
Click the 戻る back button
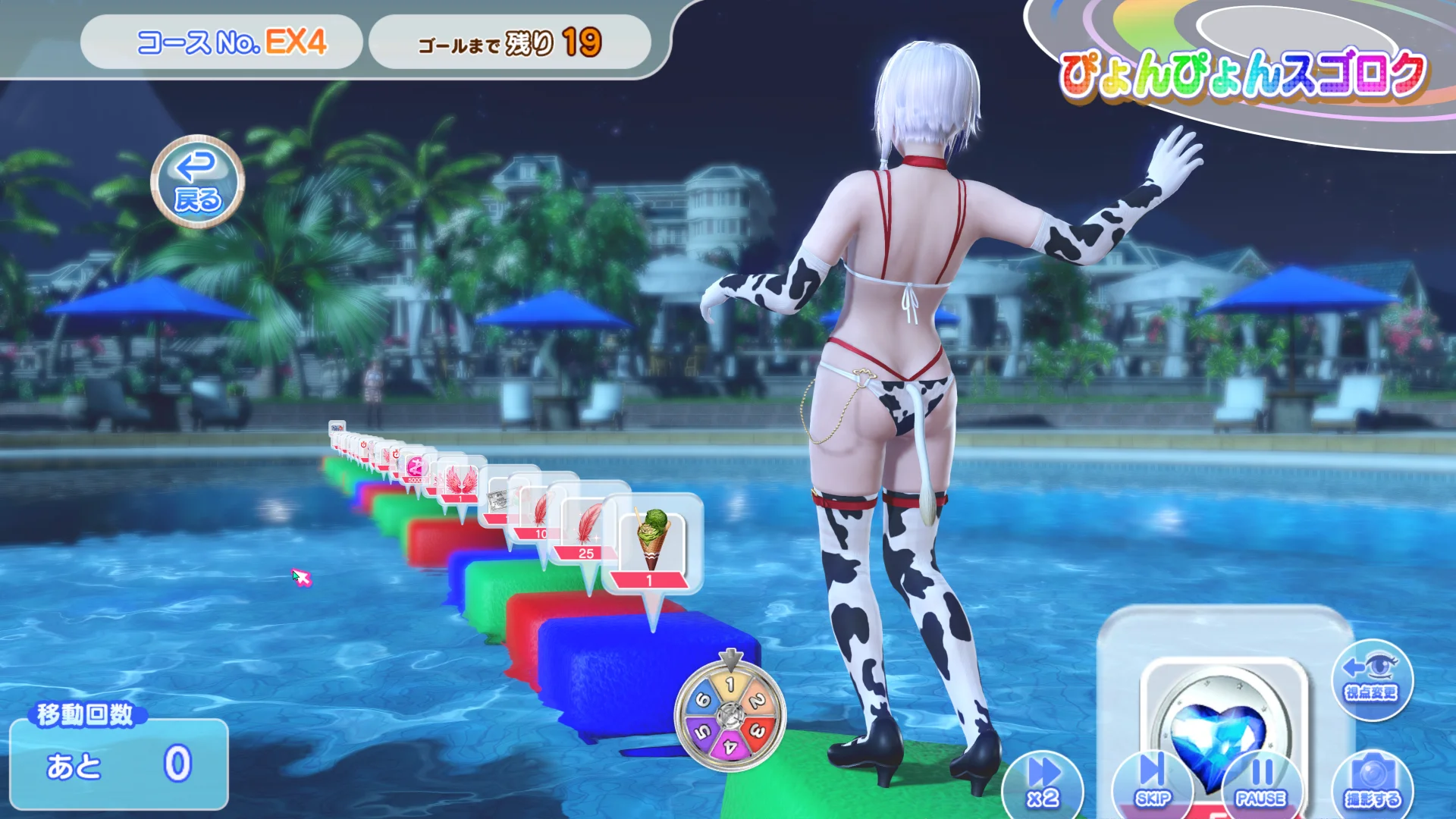click(x=197, y=182)
